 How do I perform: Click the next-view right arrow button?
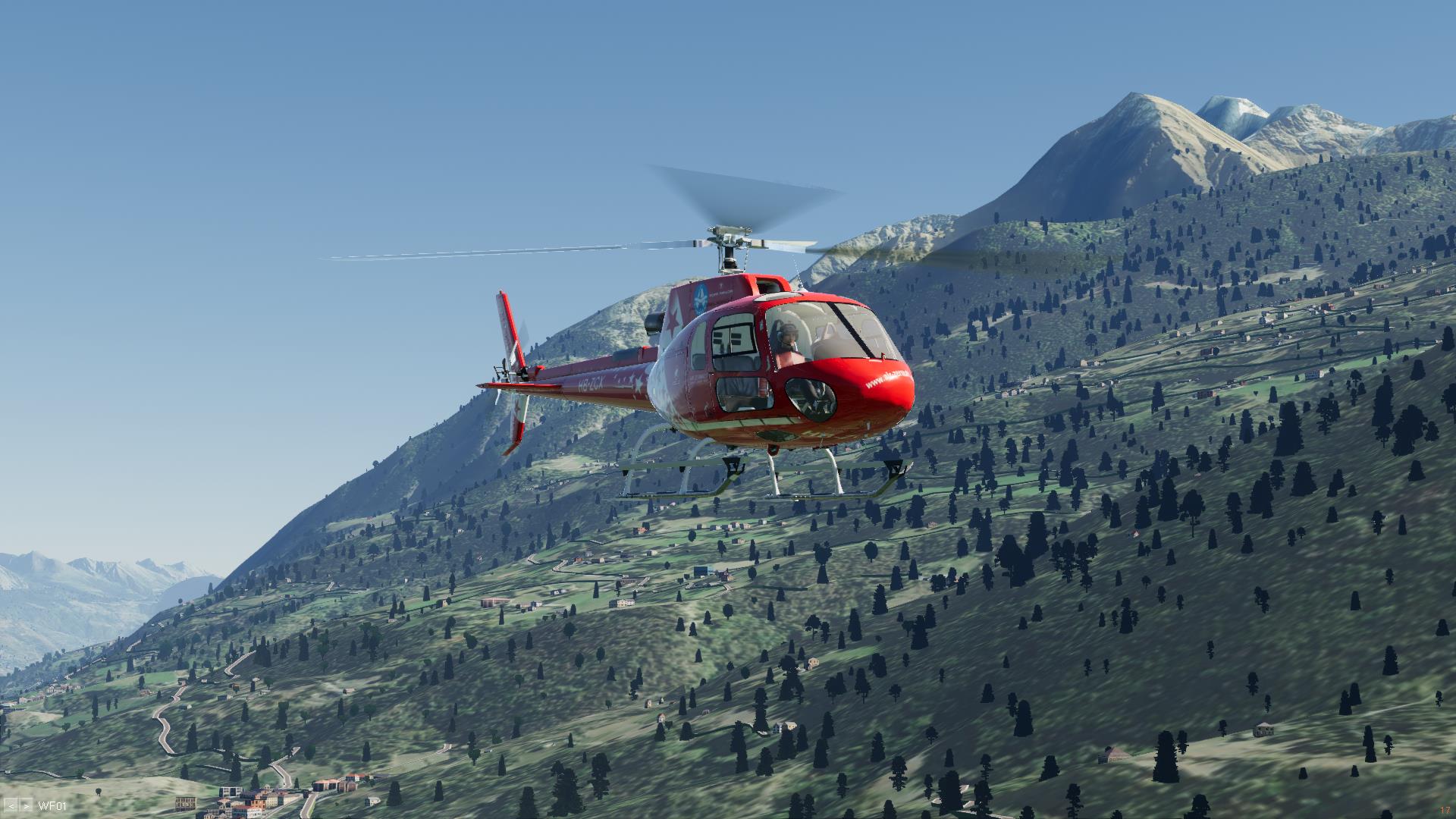pos(27,806)
